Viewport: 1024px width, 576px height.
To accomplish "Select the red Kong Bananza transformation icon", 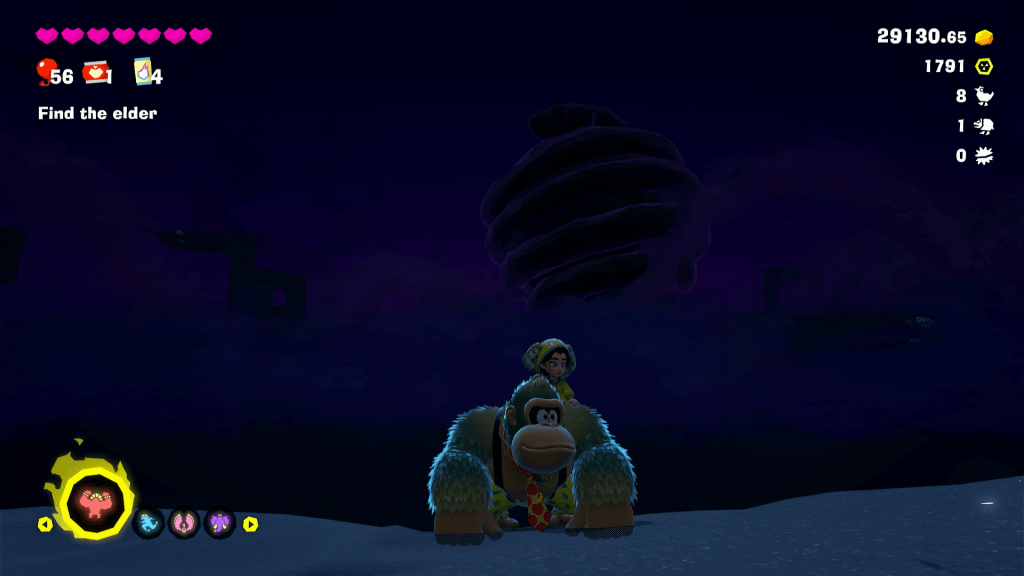I will (x=91, y=500).
